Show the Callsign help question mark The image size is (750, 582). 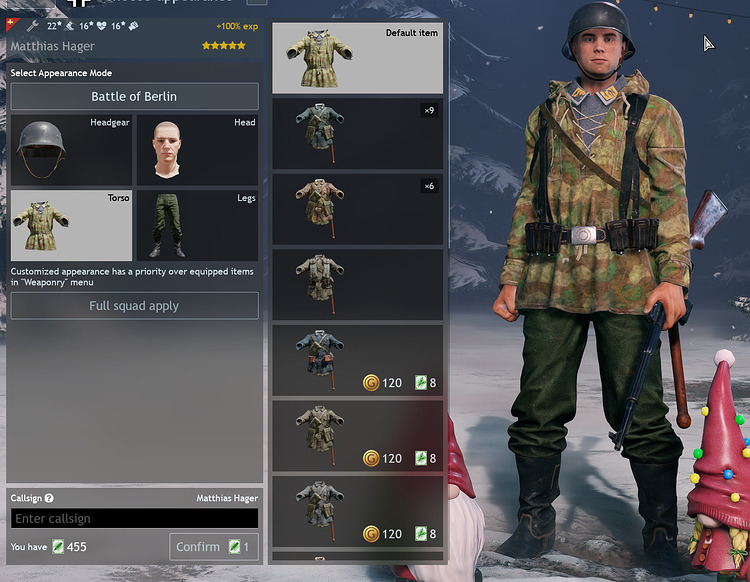(x=49, y=498)
